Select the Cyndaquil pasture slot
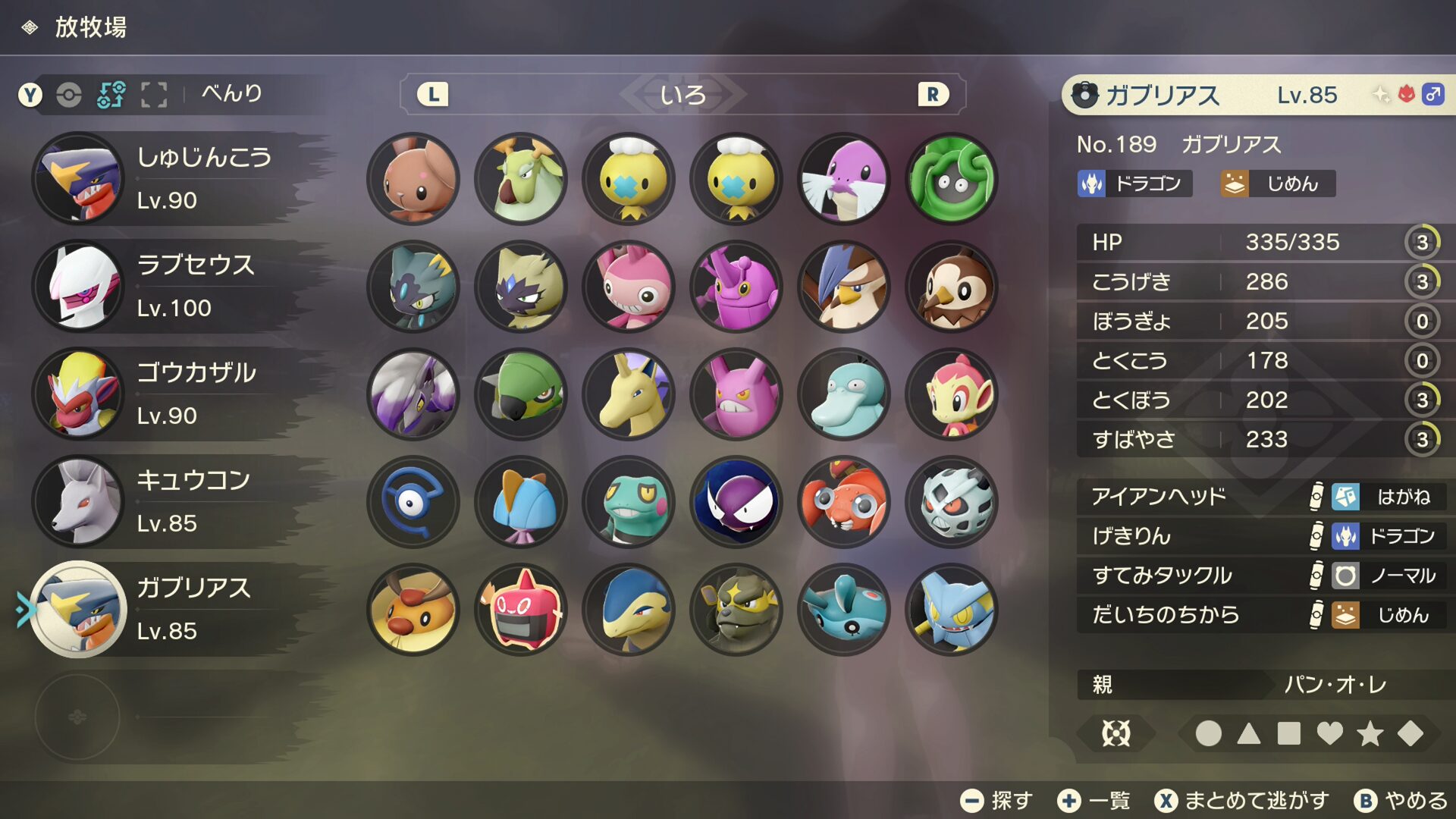 (629, 610)
